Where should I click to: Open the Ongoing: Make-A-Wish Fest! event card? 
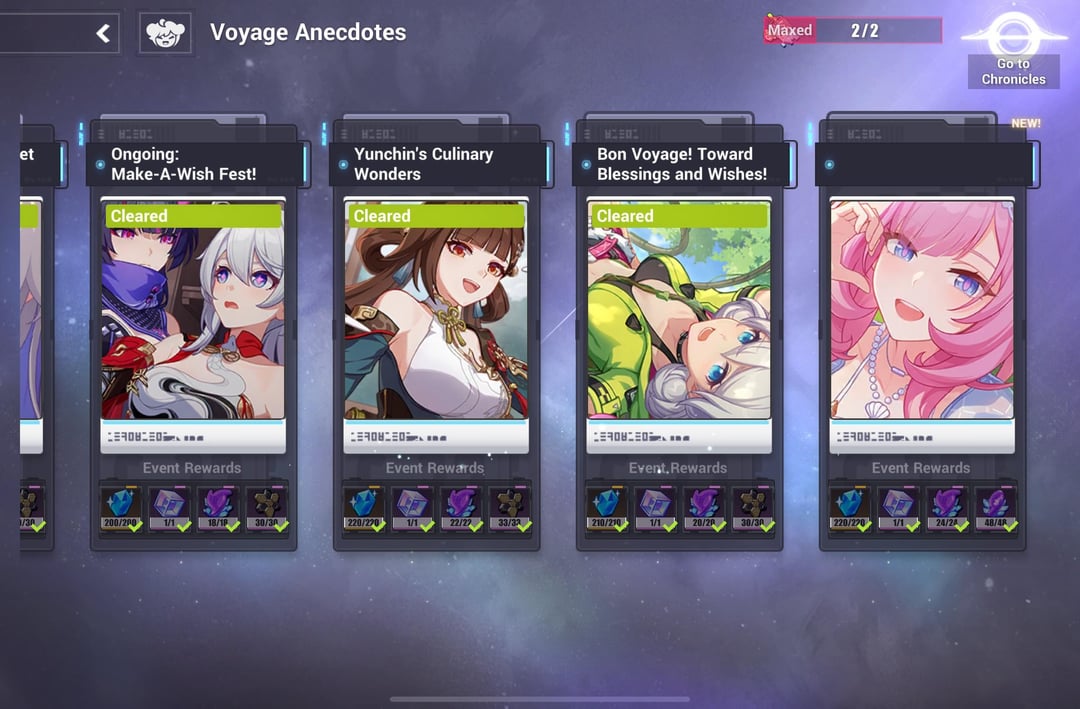pos(193,310)
